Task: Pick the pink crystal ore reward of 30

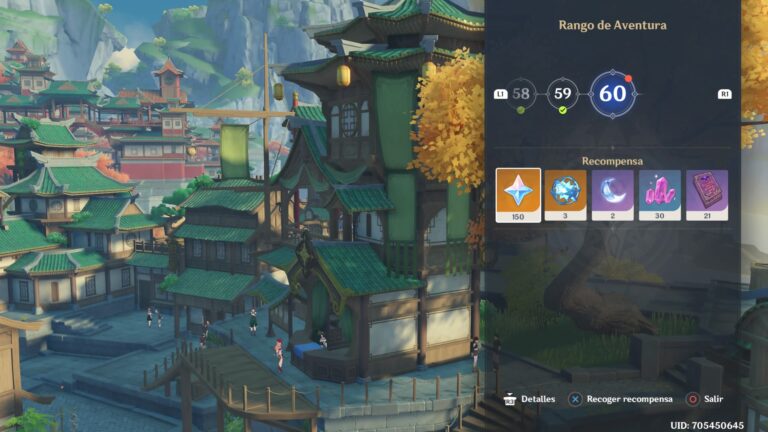Action: point(659,194)
